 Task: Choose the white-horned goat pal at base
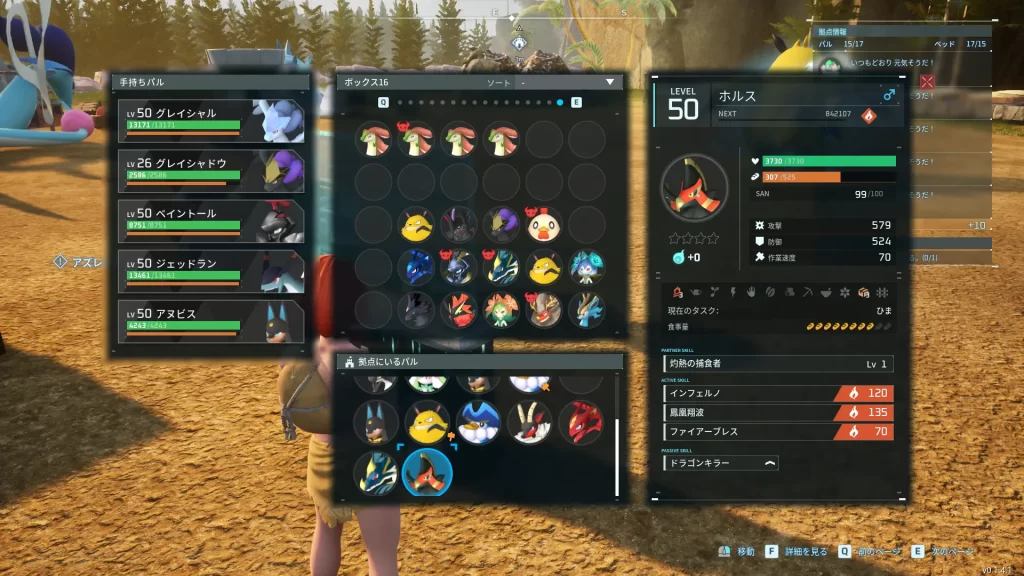click(530, 423)
